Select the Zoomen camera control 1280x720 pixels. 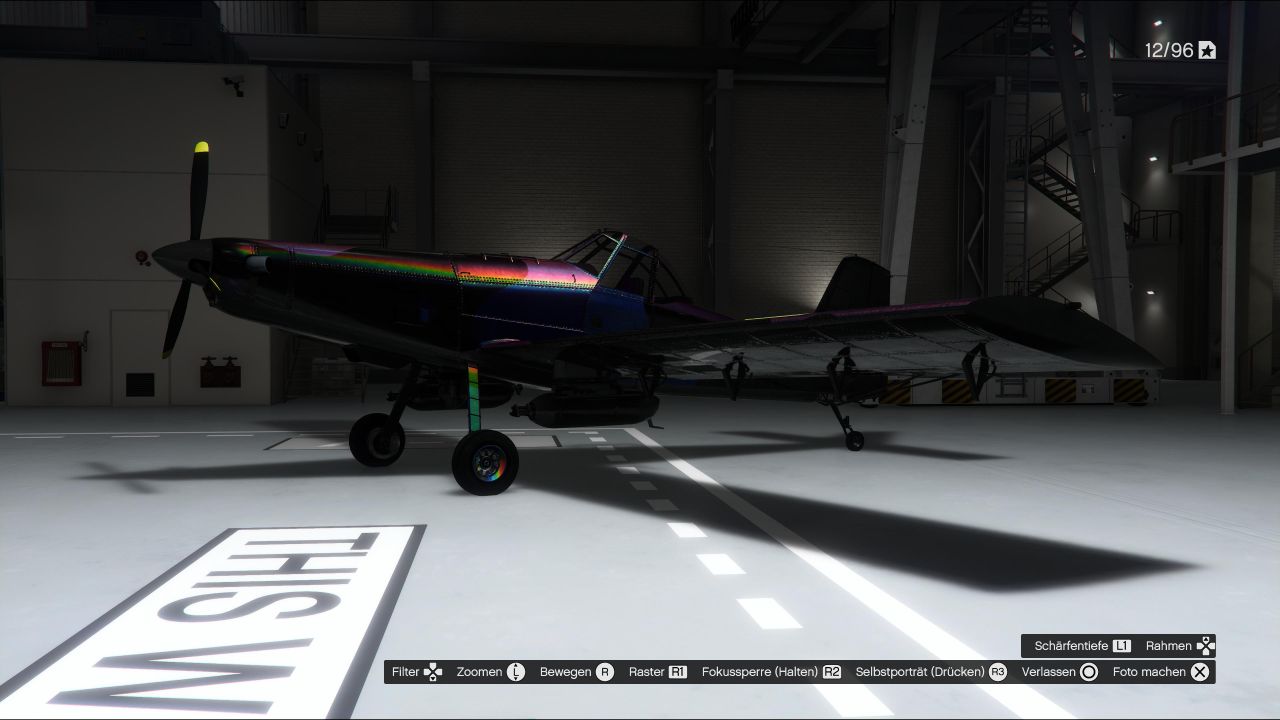(x=490, y=672)
